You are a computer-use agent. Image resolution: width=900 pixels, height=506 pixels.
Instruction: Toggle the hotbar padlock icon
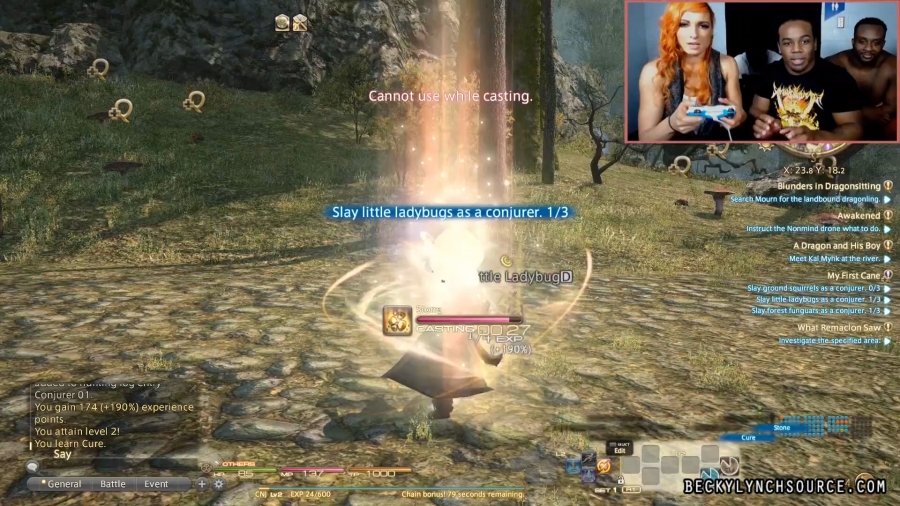(620, 480)
